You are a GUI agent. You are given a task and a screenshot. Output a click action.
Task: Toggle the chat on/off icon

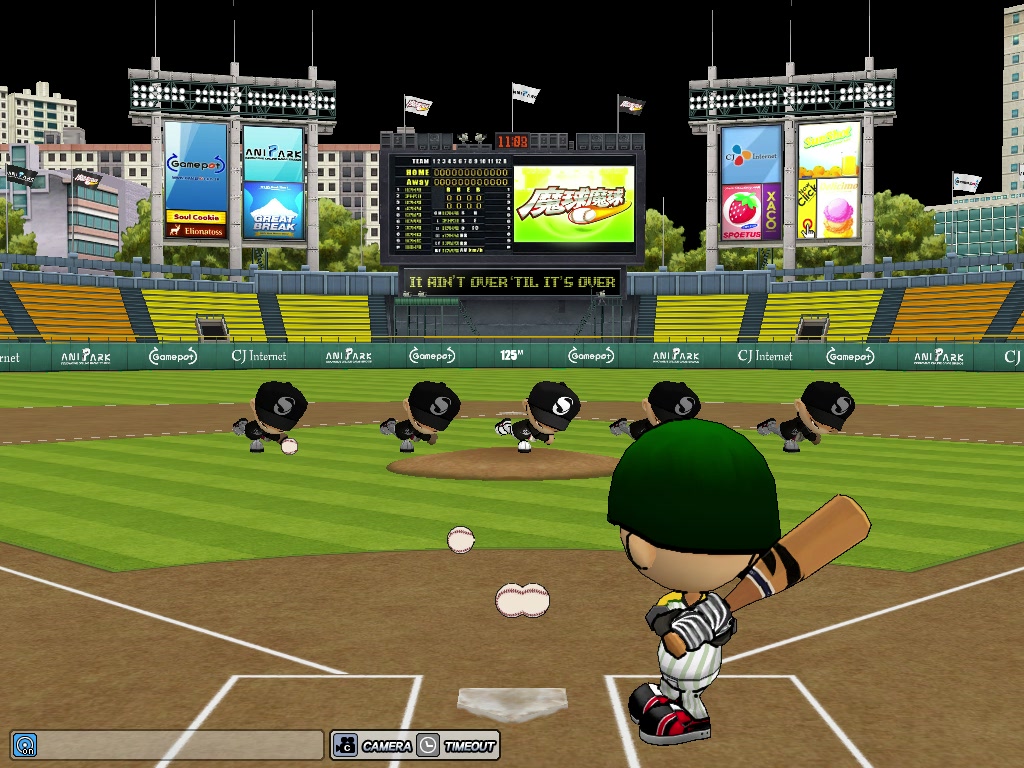[24, 745]
